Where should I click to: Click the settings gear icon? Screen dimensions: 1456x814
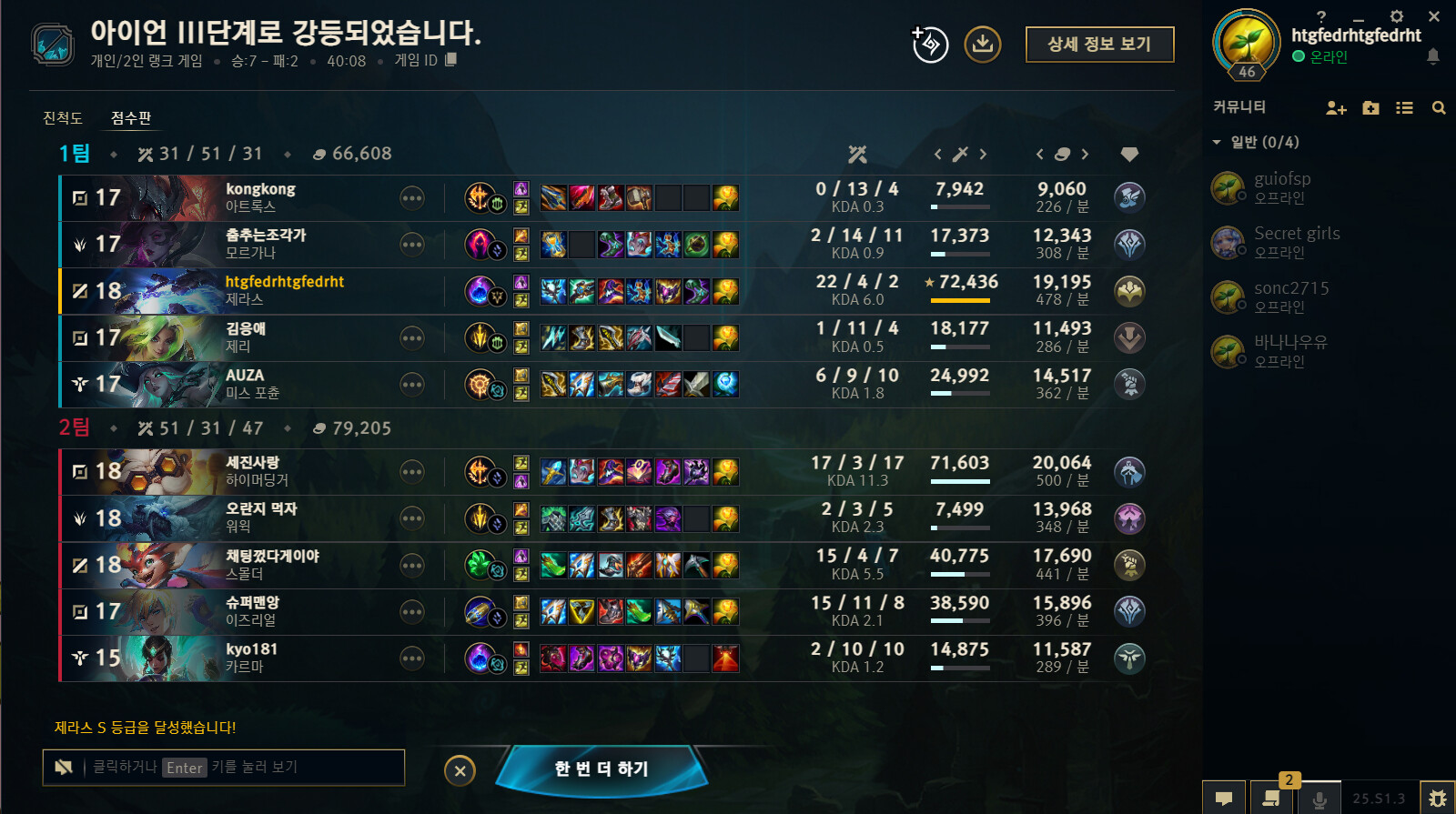1395,16
